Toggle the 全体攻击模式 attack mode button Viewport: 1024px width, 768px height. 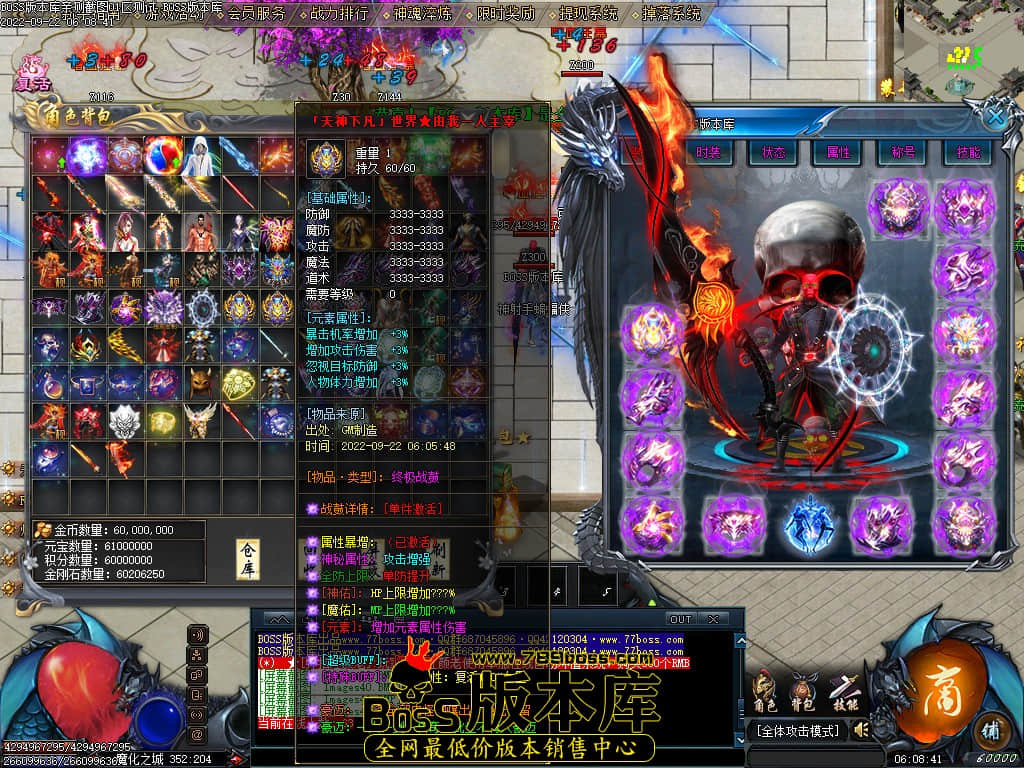(x=797, y=731)
